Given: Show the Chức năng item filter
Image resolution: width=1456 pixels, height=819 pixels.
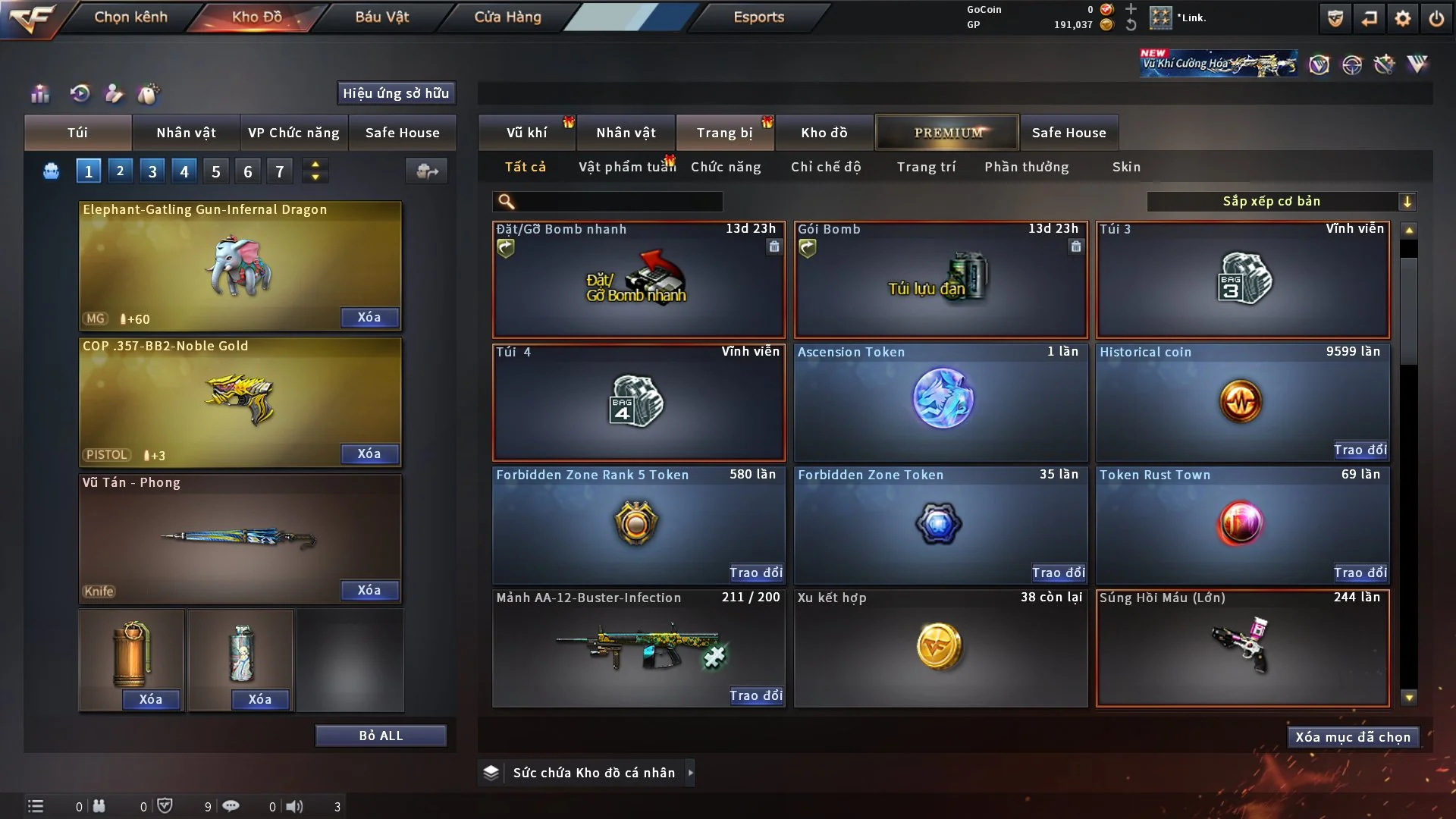Looking at the screenshot, I should 725,167.
